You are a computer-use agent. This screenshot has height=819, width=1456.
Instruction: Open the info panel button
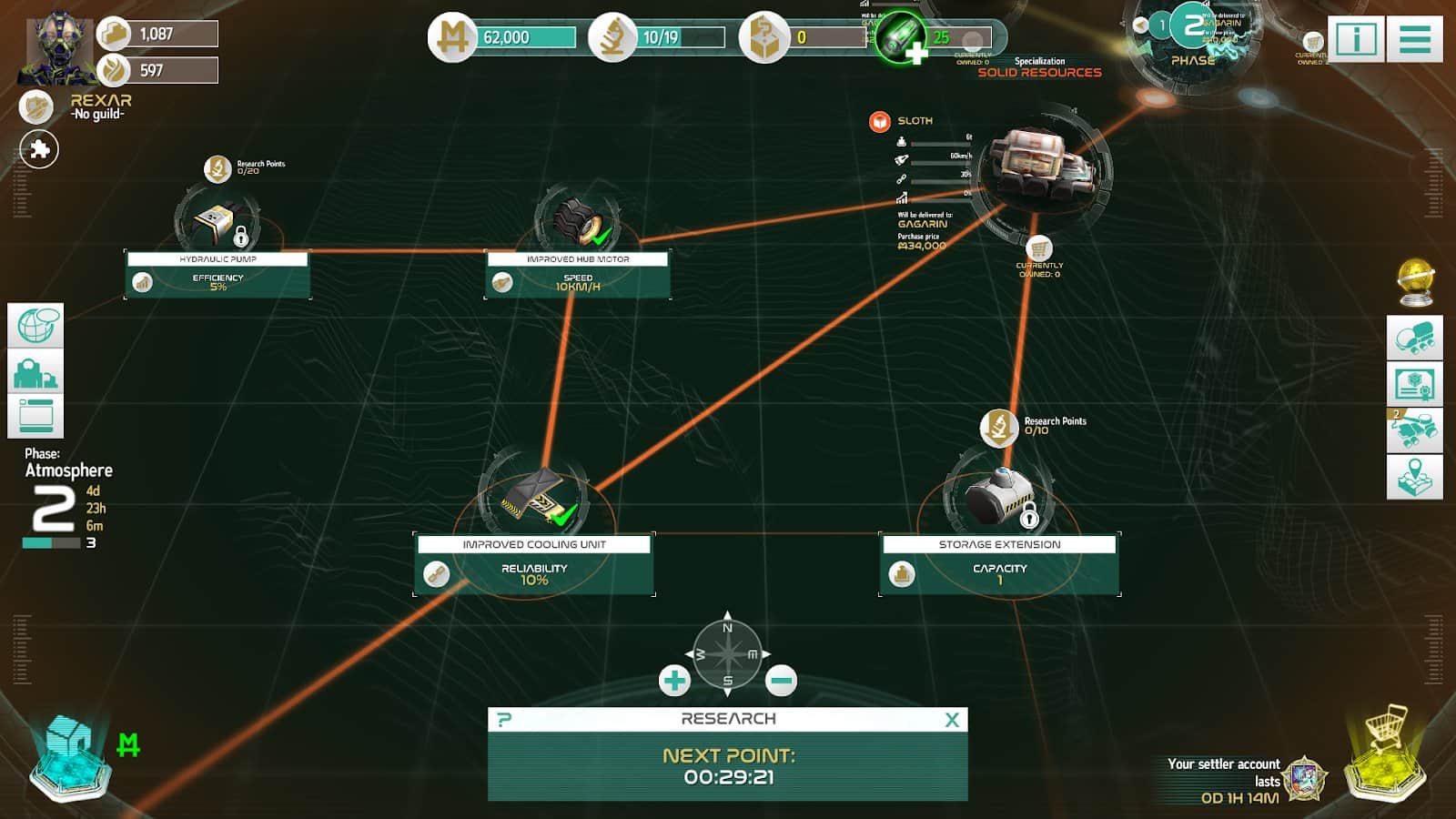[x=1356, y=39]
